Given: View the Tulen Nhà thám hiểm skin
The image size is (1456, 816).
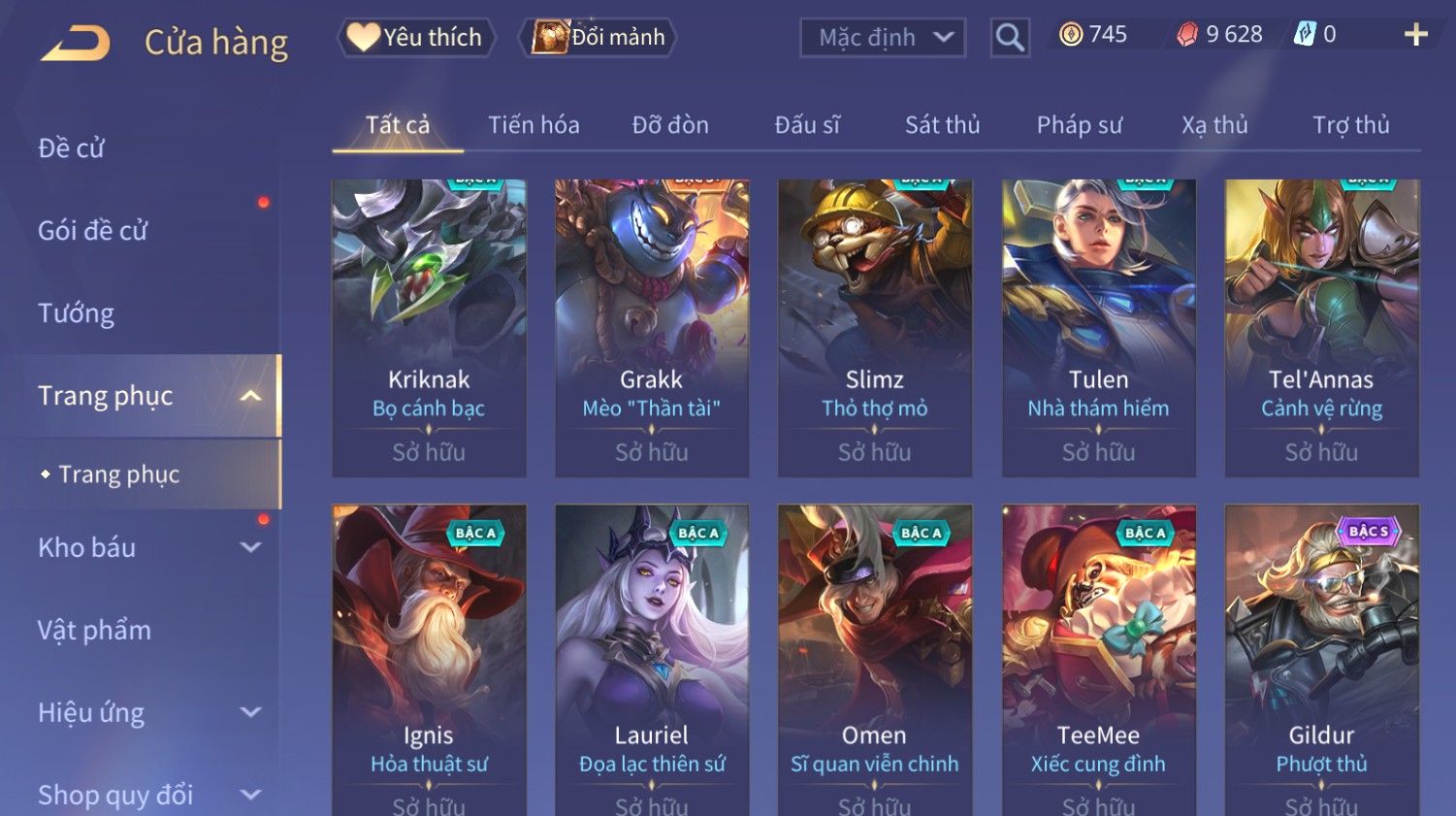Looking at the screenshot, I should [1098, 326].
